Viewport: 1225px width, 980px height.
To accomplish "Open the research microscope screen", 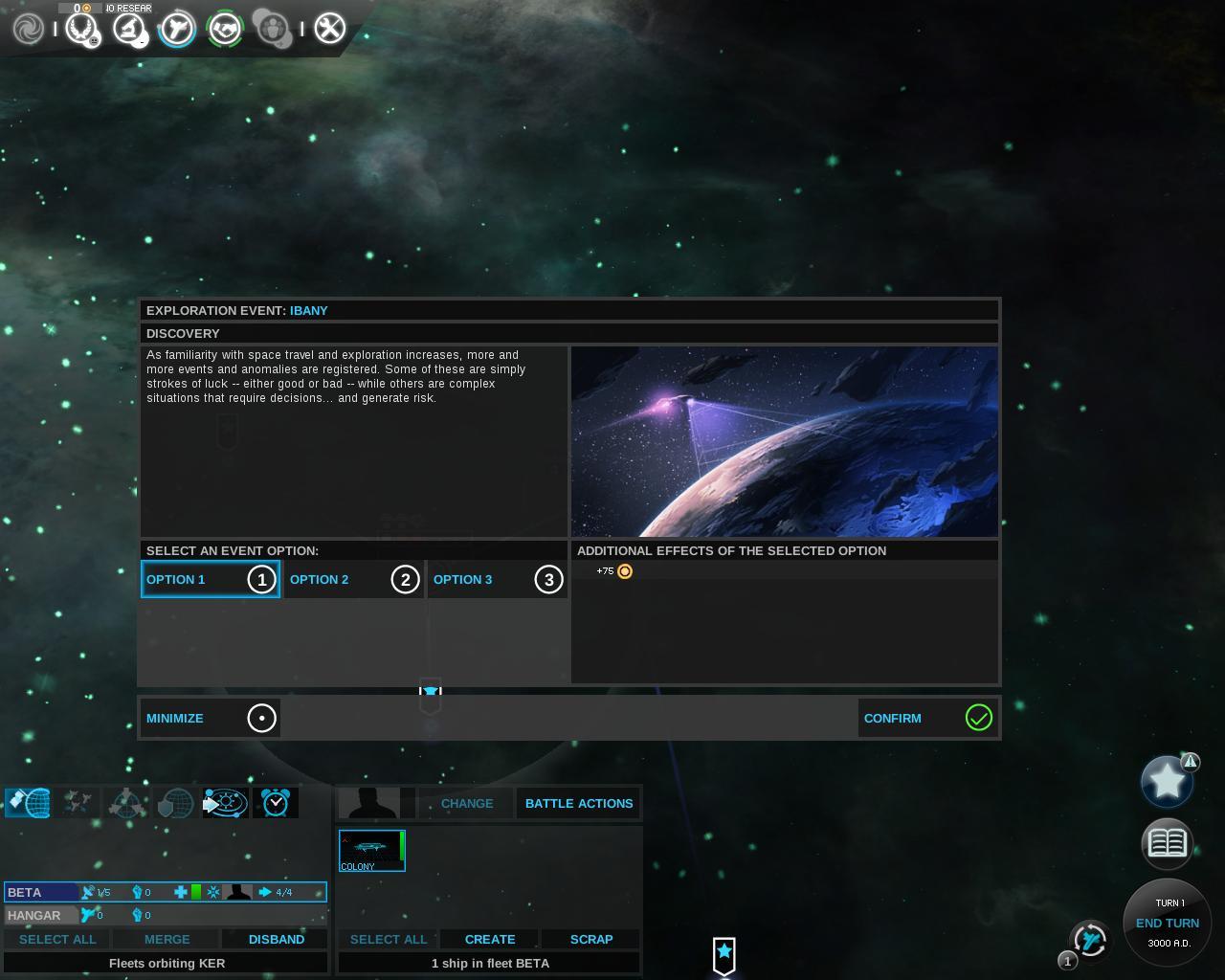I will pyautogui.click(x=128, y=28).
